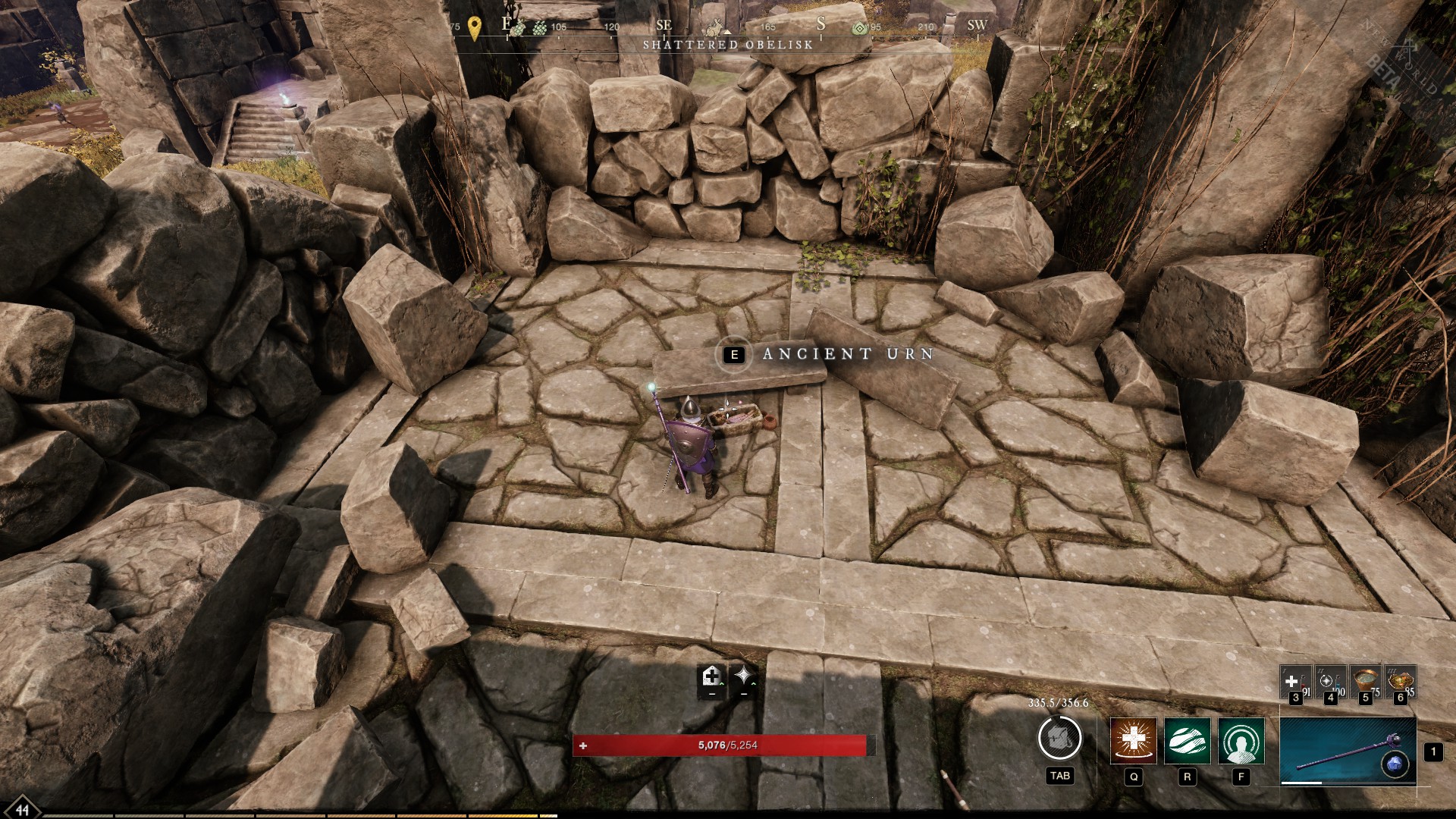The height and width of the screenshot is (819, 1456).
Task: Click the health potion in hotbar slot 3
Action: tap(1294, 682)
